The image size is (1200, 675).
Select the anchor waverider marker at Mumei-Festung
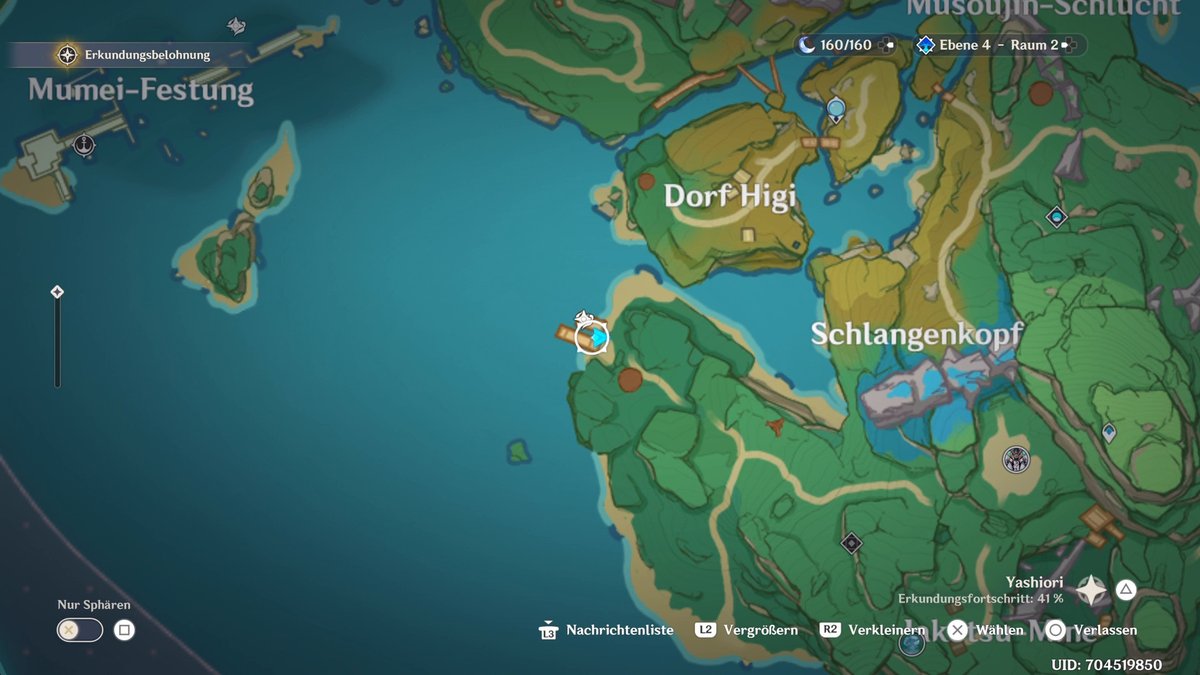85,145
